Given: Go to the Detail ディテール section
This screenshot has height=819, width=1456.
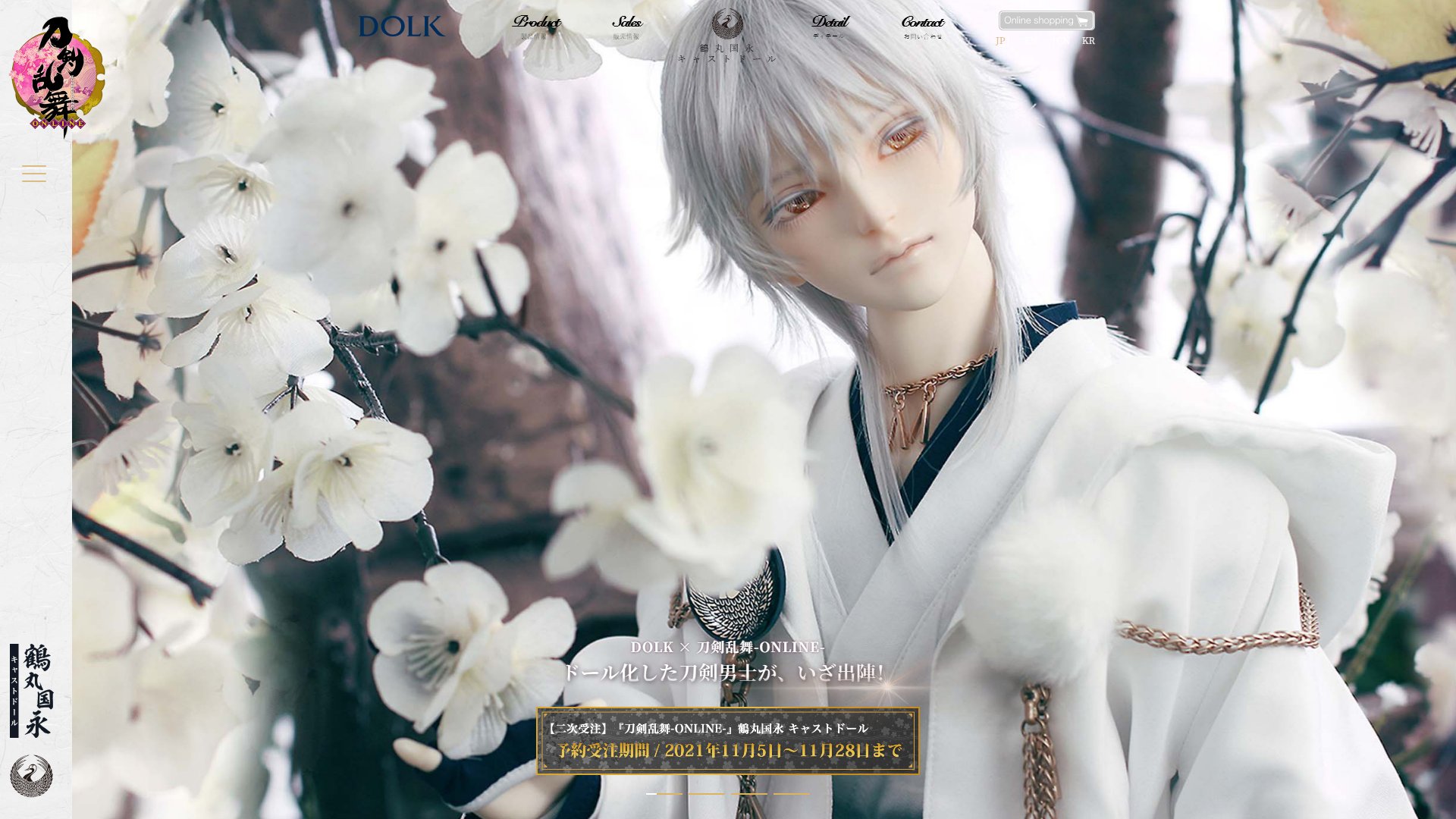Looking at the screenshot, I should pos(831,25).
